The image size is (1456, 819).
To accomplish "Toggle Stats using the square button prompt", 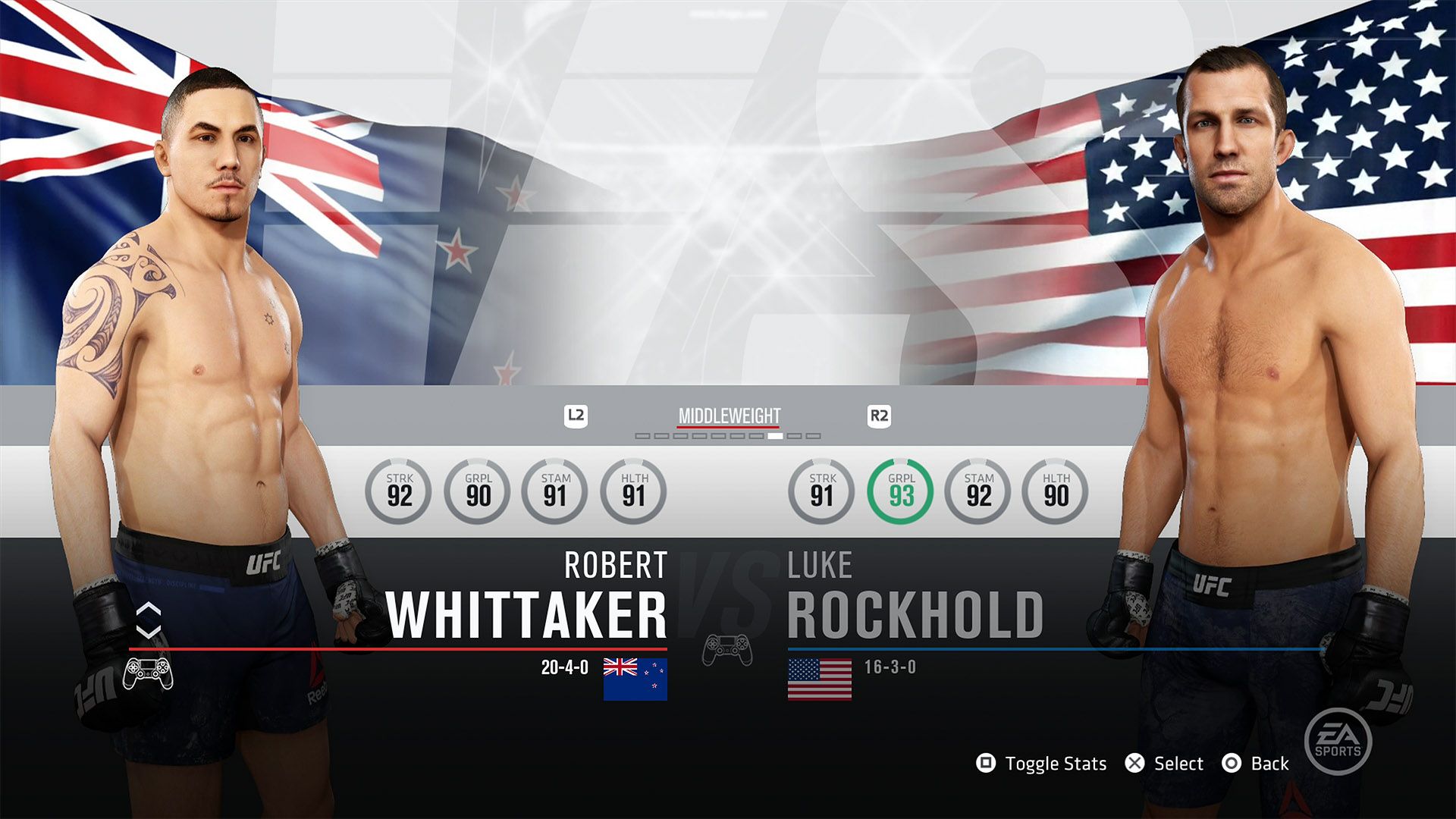I will 987,764.
